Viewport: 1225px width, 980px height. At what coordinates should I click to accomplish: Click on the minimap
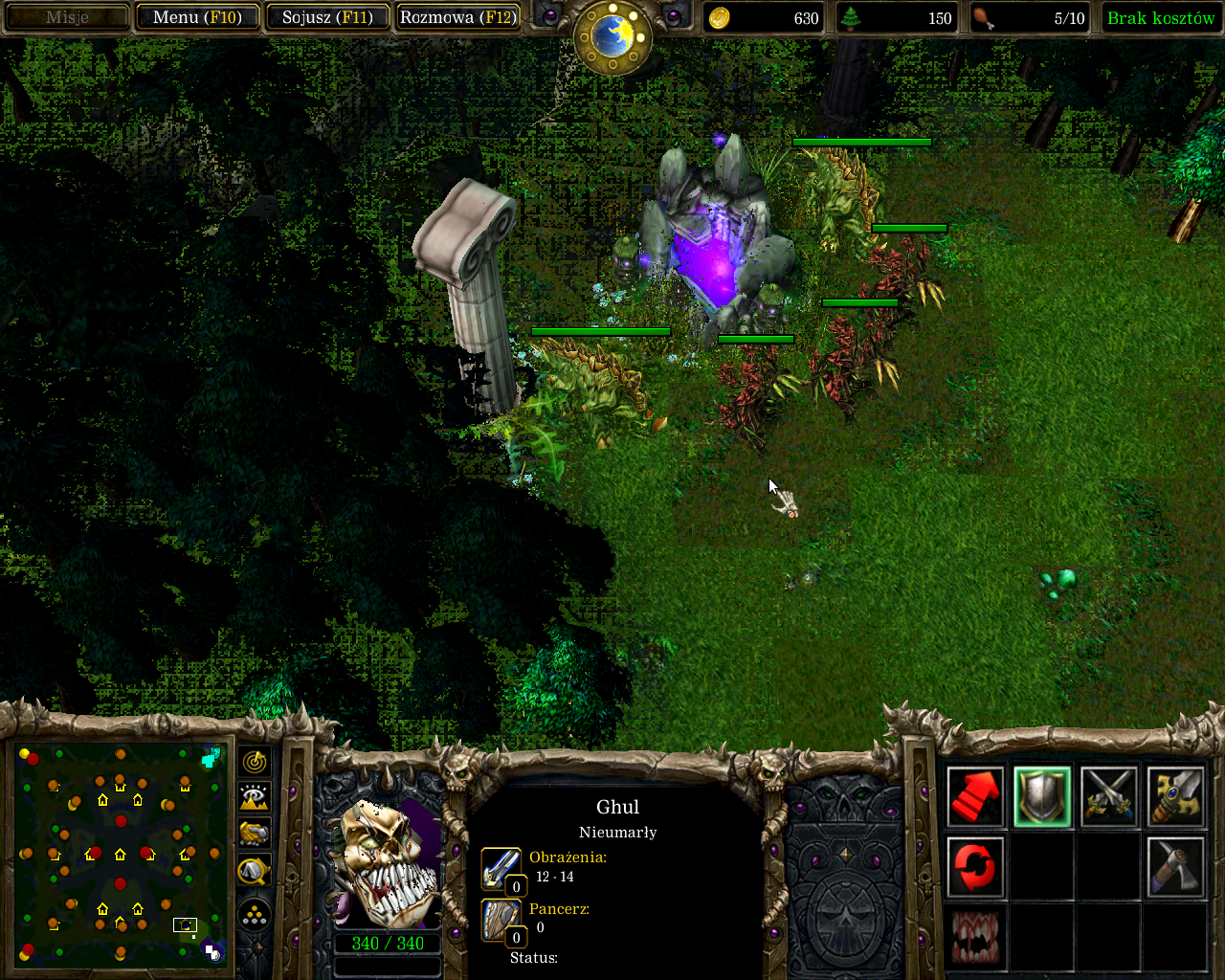tap(120, 852)
